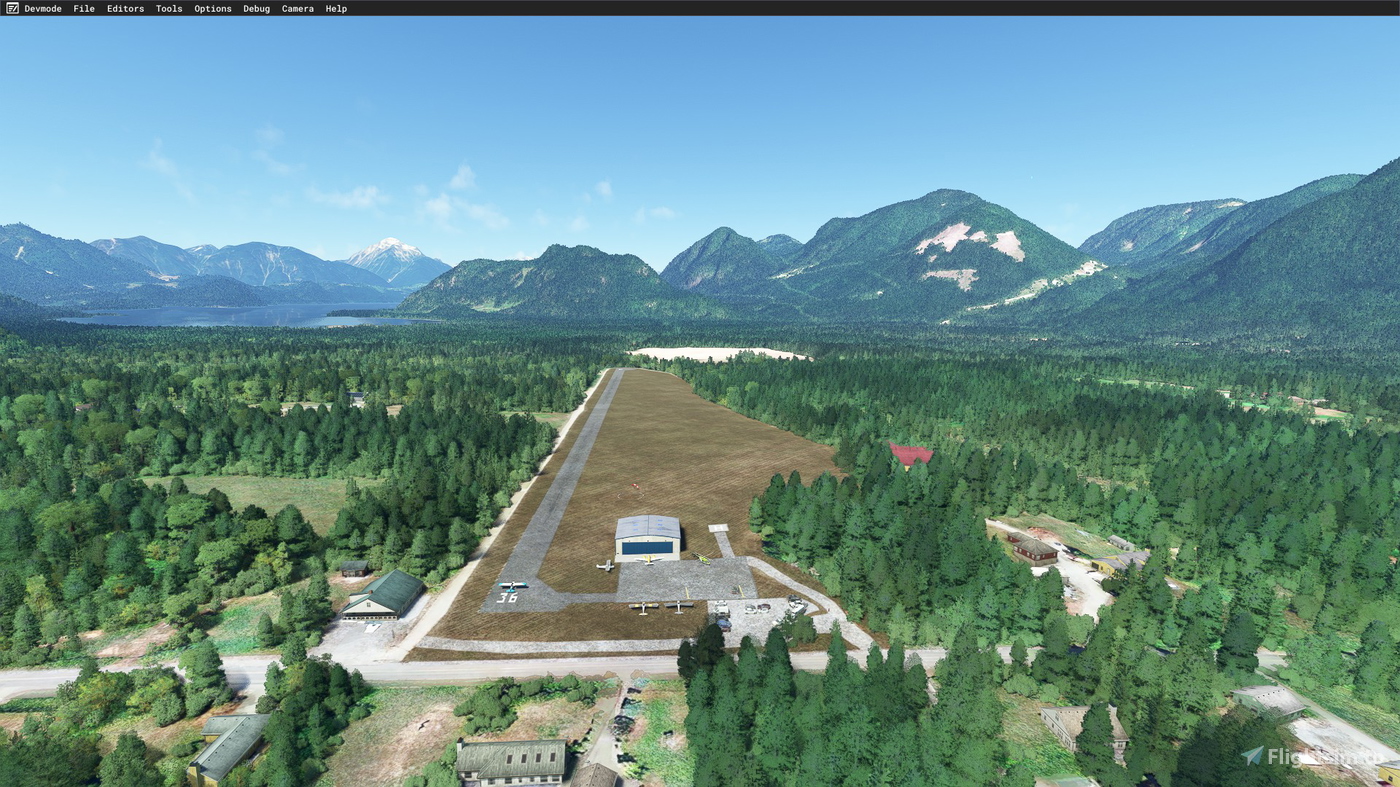The image size is (1400, 787).
Task: Open the File menu
Action: (x=83, y=8)
